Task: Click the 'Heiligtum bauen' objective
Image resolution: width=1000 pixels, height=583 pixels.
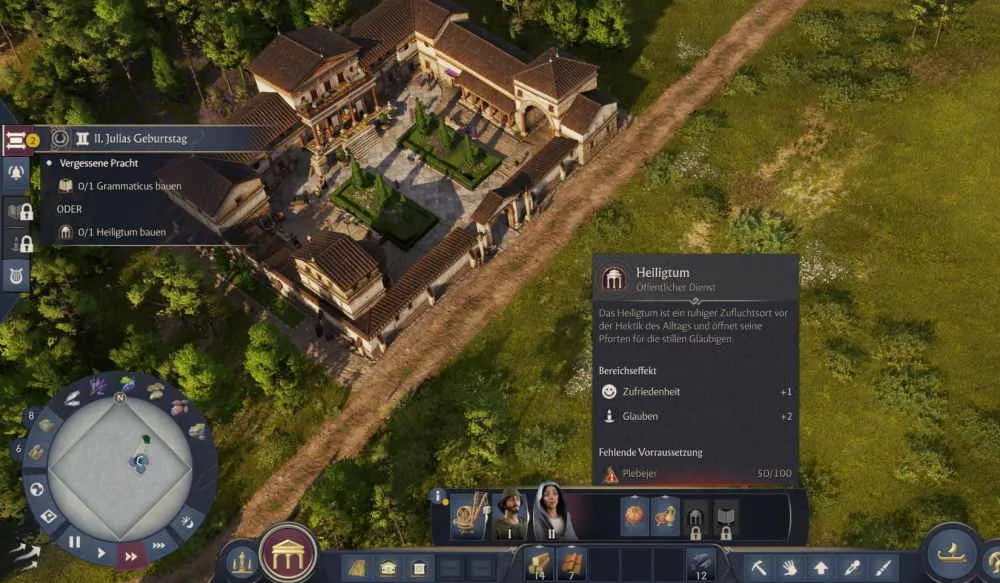Action: pyautogui.click(x=124, y=232)
